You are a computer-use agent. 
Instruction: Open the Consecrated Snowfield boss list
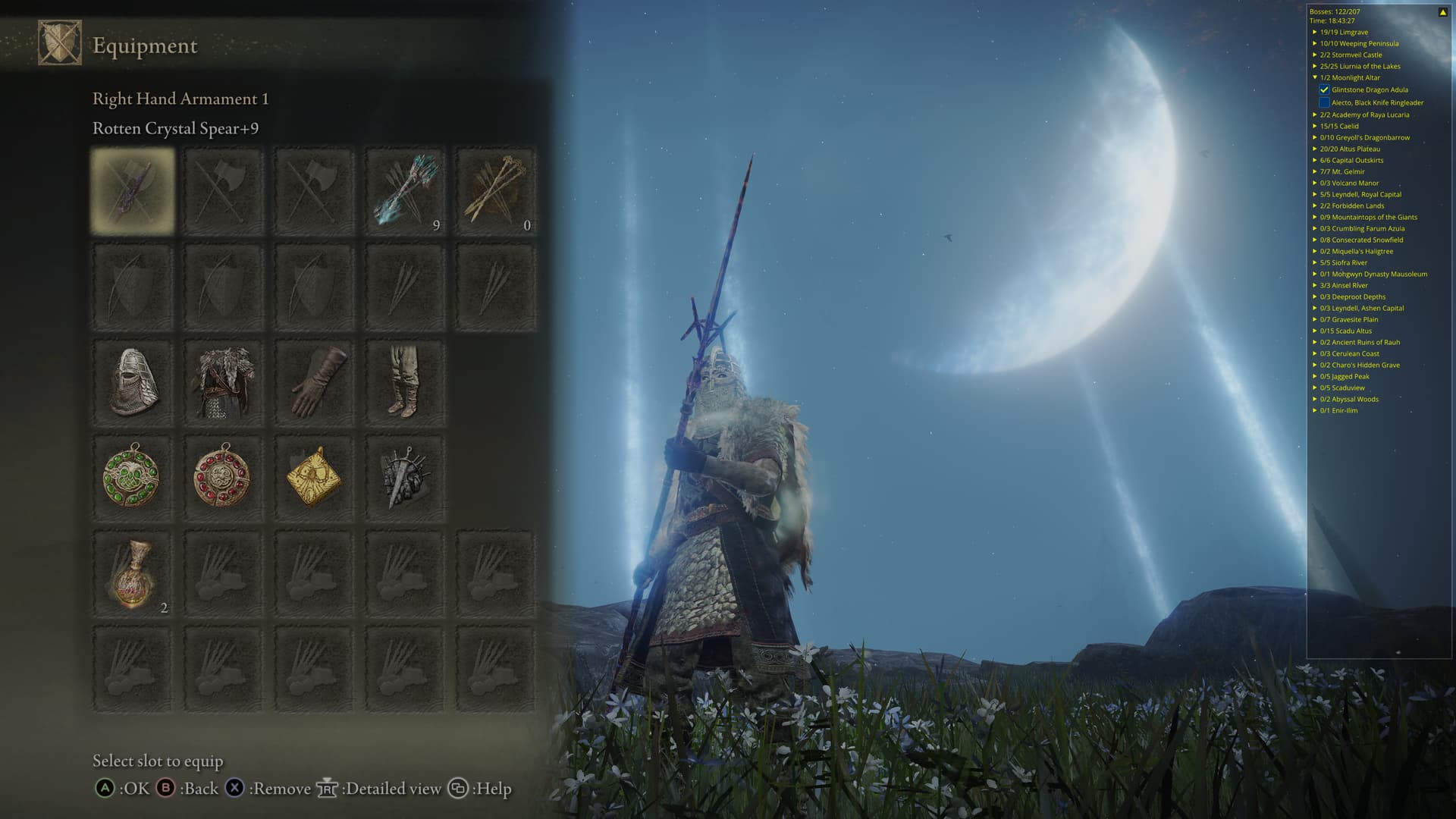coord(1315,240)
